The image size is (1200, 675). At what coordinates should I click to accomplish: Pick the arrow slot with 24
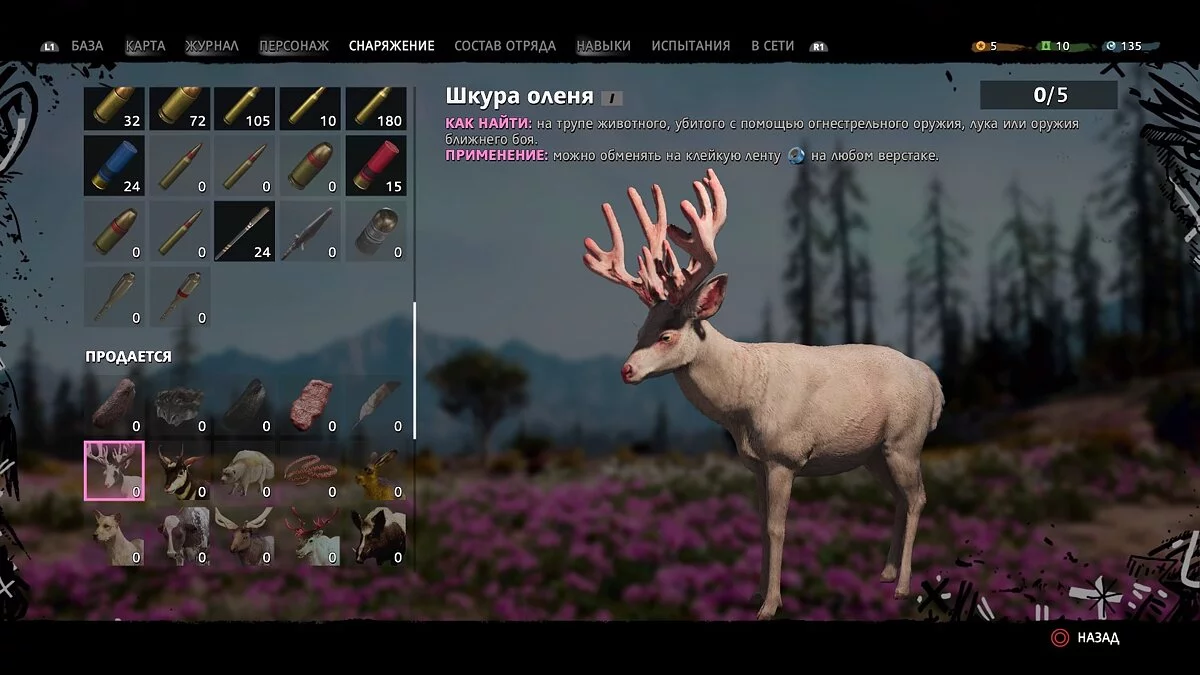pos(245,231)
